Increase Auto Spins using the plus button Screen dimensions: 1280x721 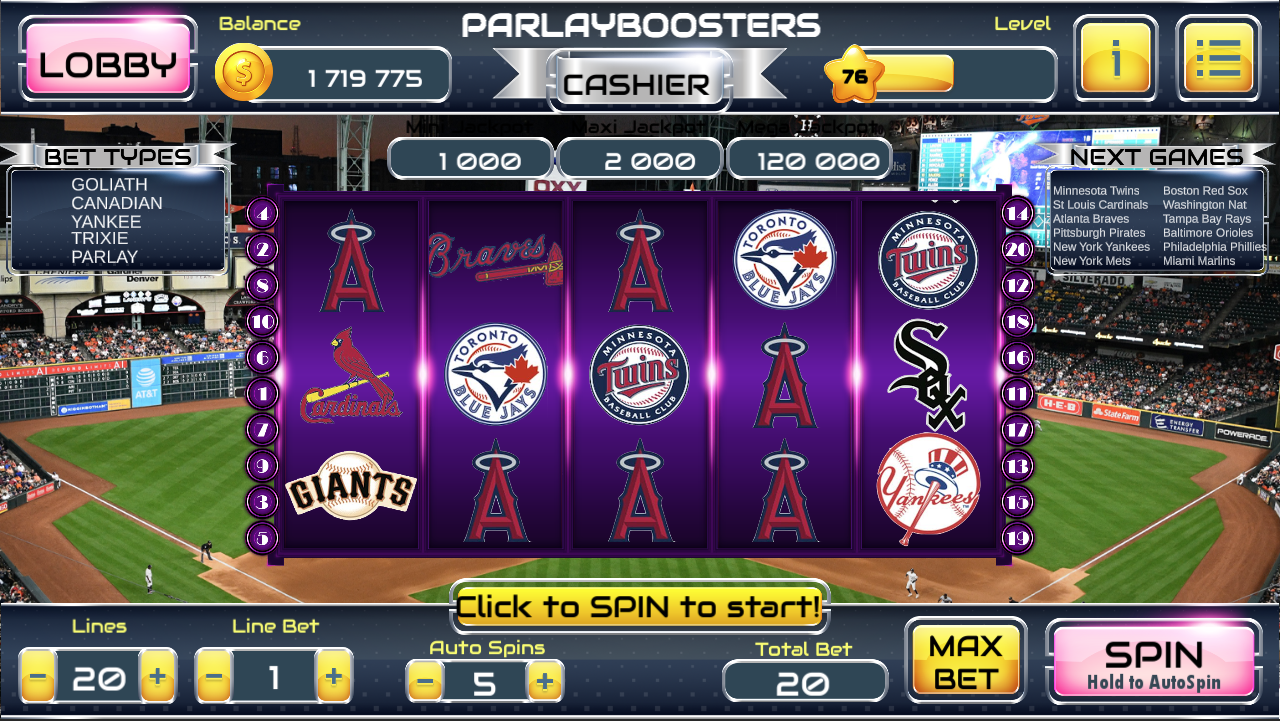[546, 681]
